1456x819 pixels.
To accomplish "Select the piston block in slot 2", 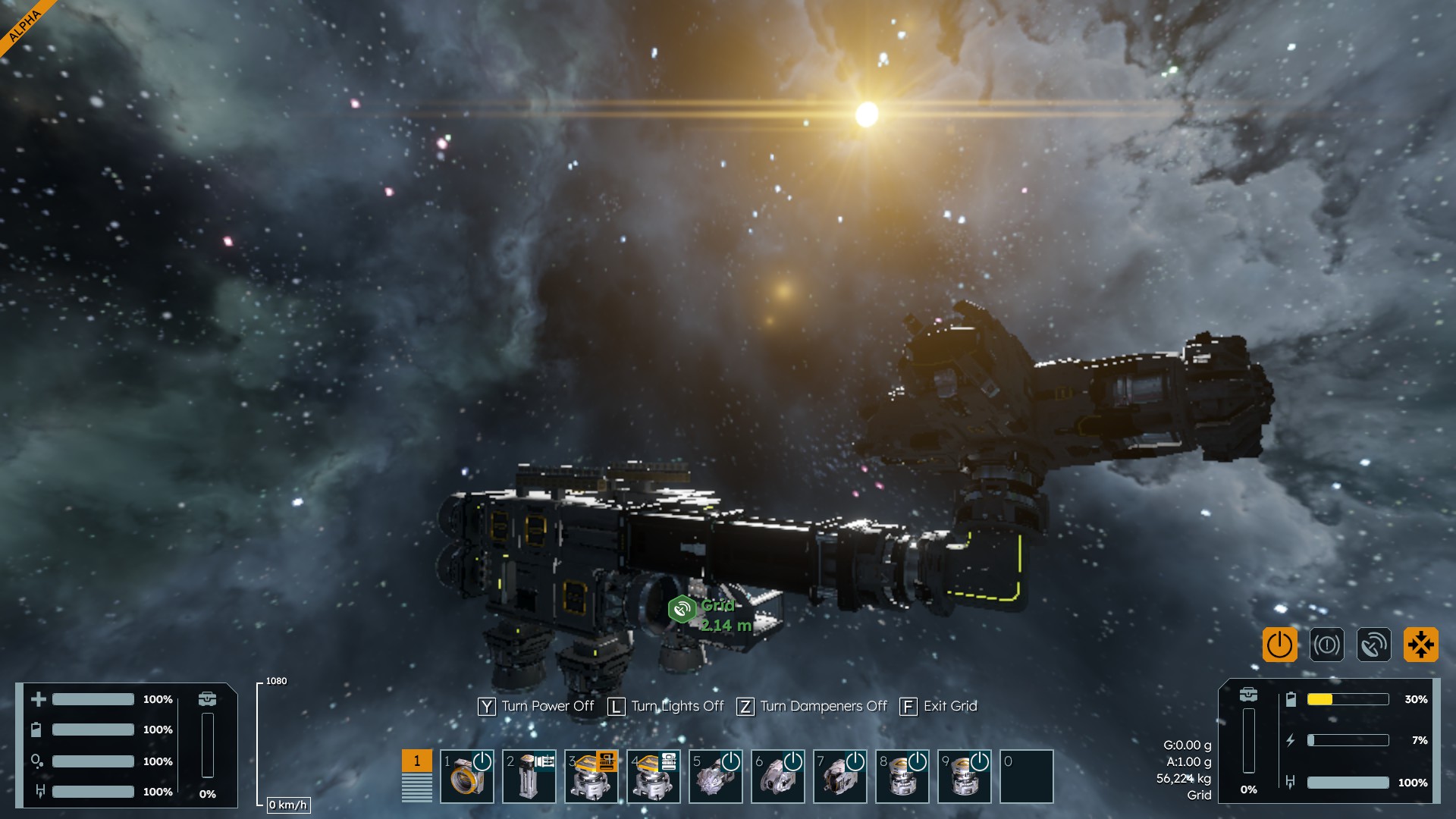I will click(529, 776).
